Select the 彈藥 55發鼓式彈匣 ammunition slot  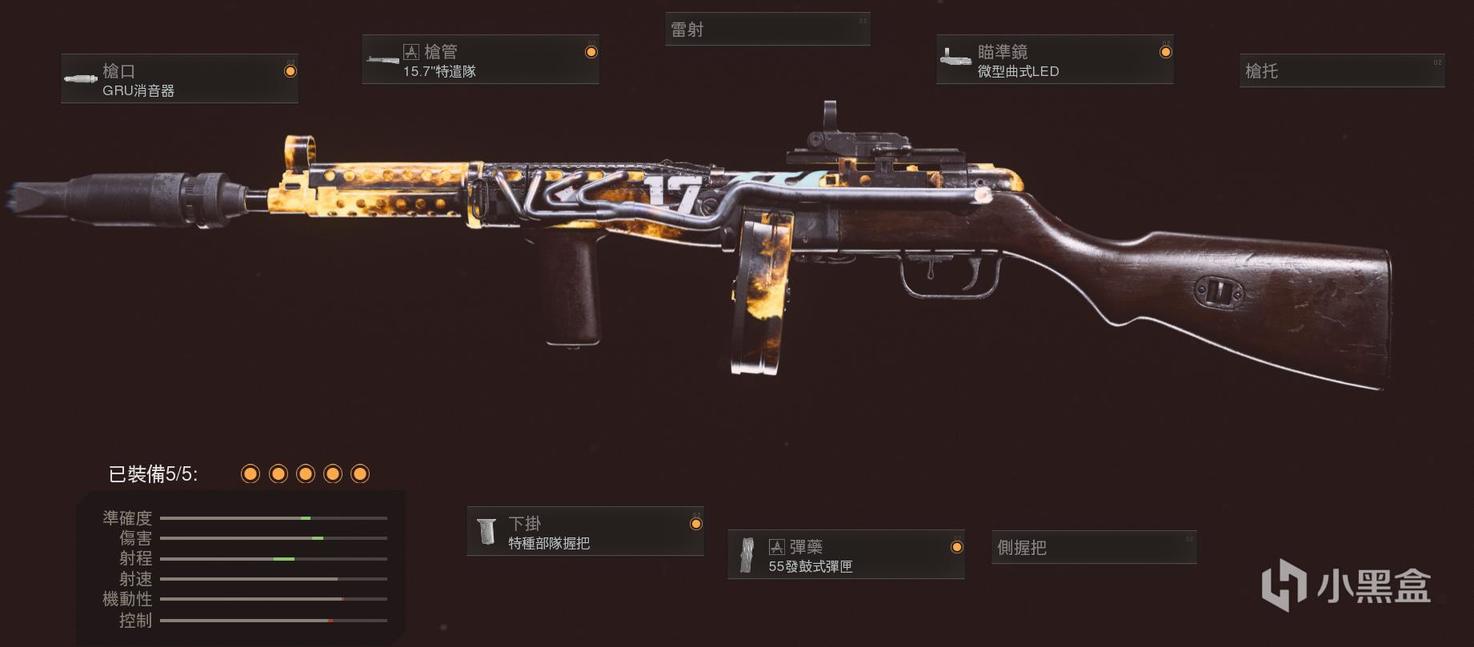pyautogui.click(x=846, y=555)
